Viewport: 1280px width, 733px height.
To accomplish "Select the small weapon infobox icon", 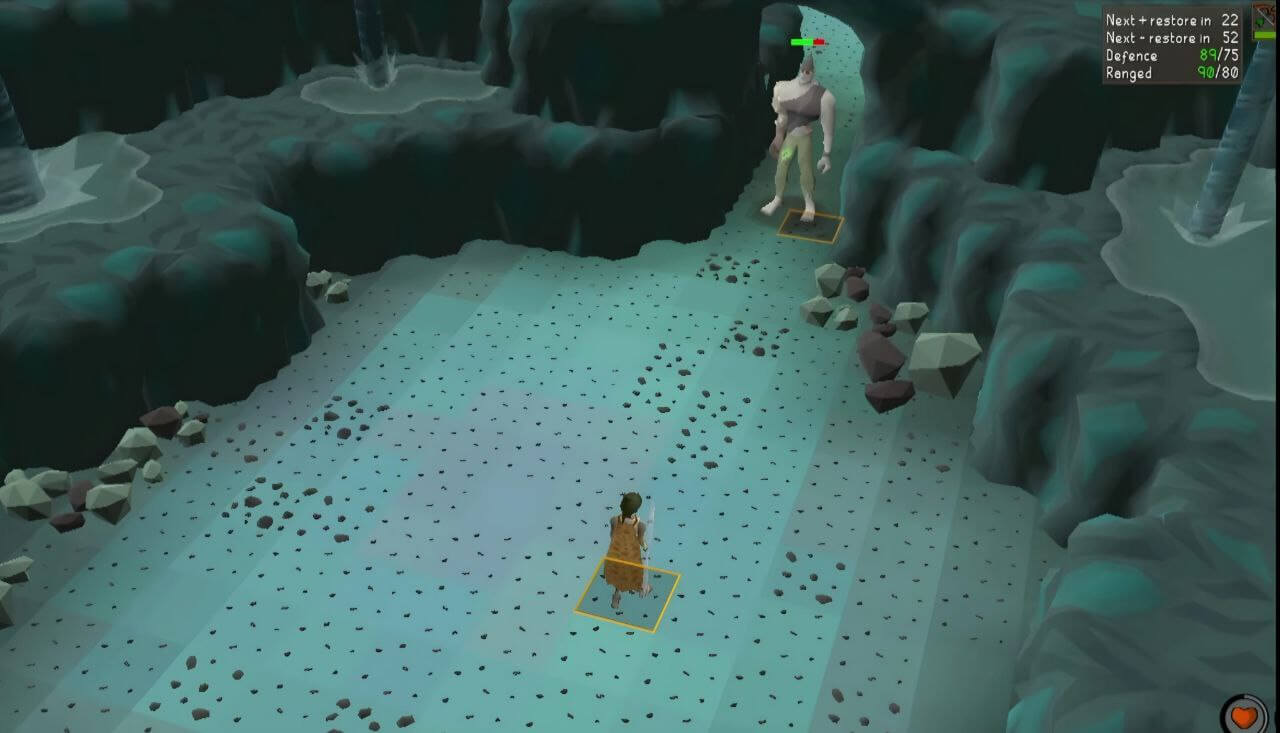I will click(1265, 20).
